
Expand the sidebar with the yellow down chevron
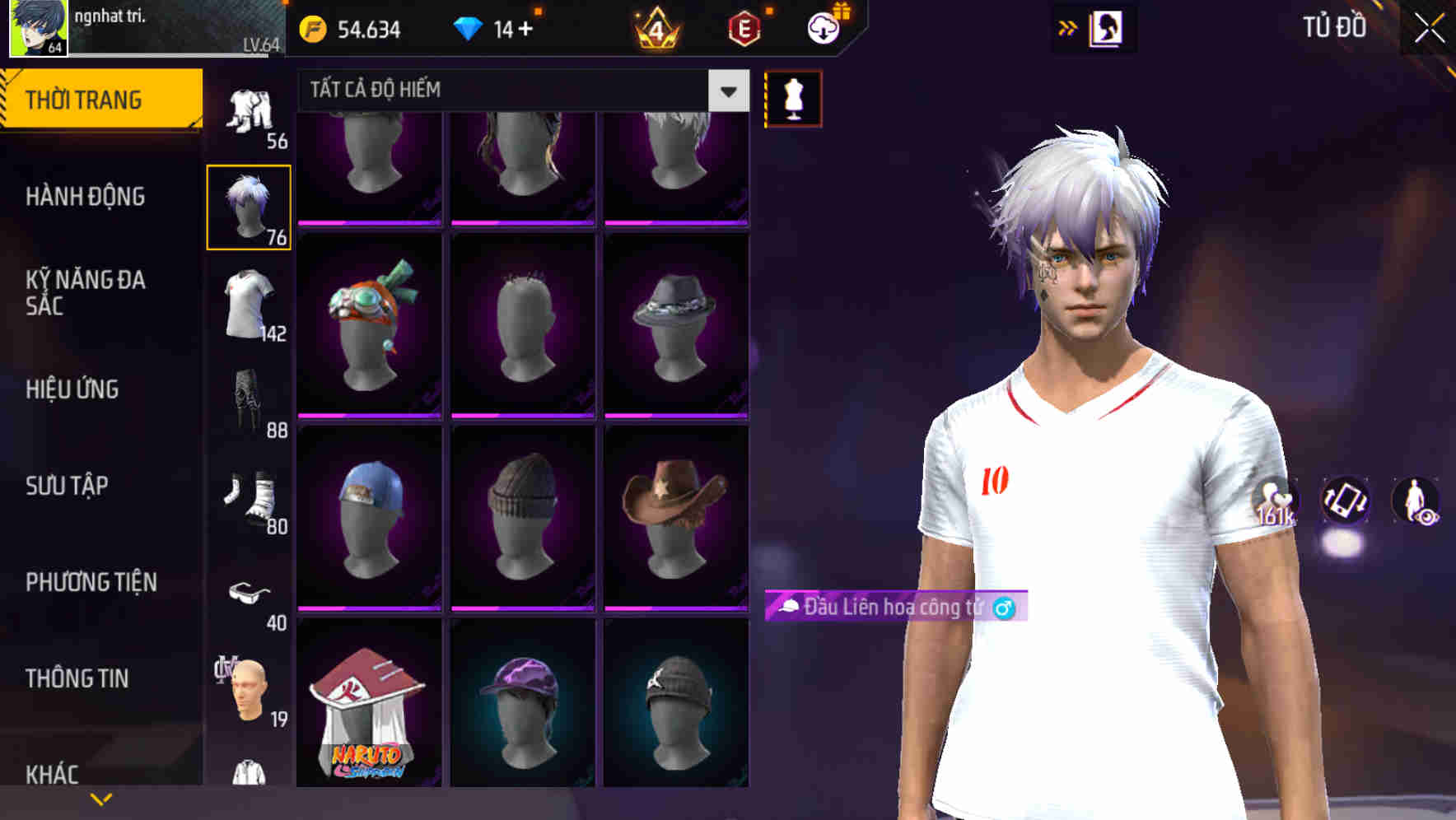pyautogui.click(x=100, y=798)
